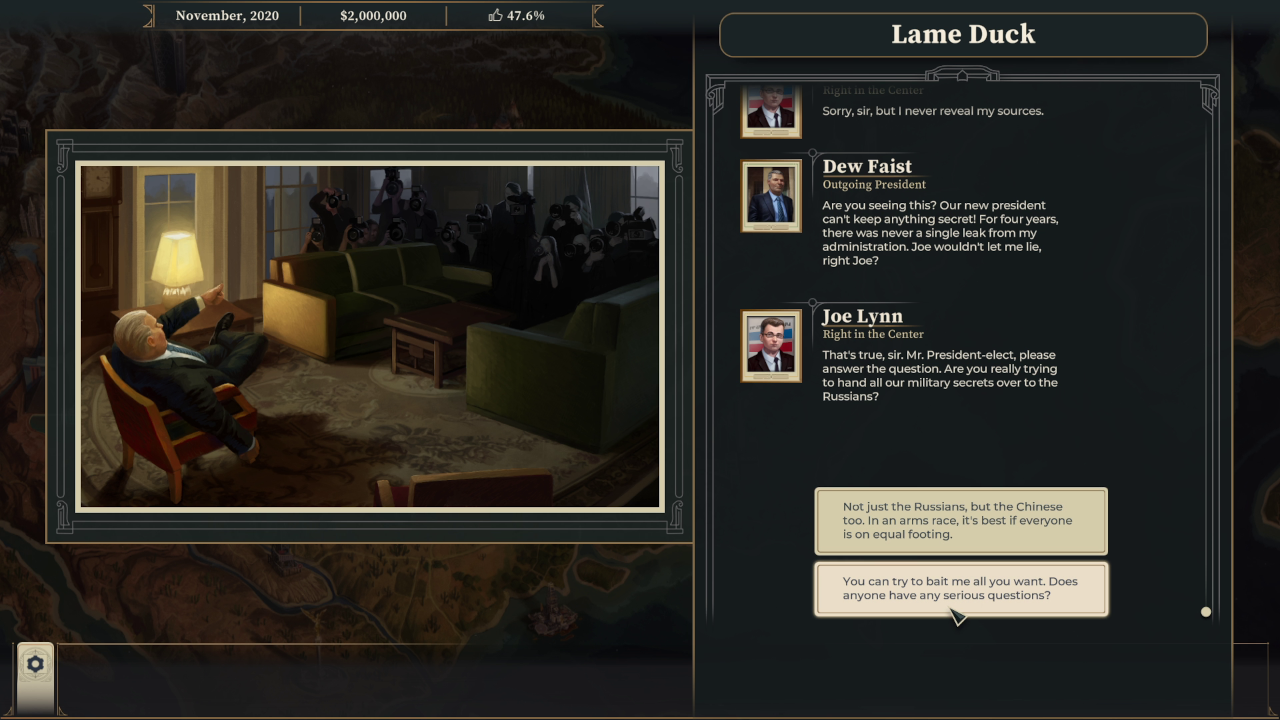Choose the reply about Russians and Chinese
Image resolution: width=1280 pixels, height=720 pixels.
tap(961, 521)
